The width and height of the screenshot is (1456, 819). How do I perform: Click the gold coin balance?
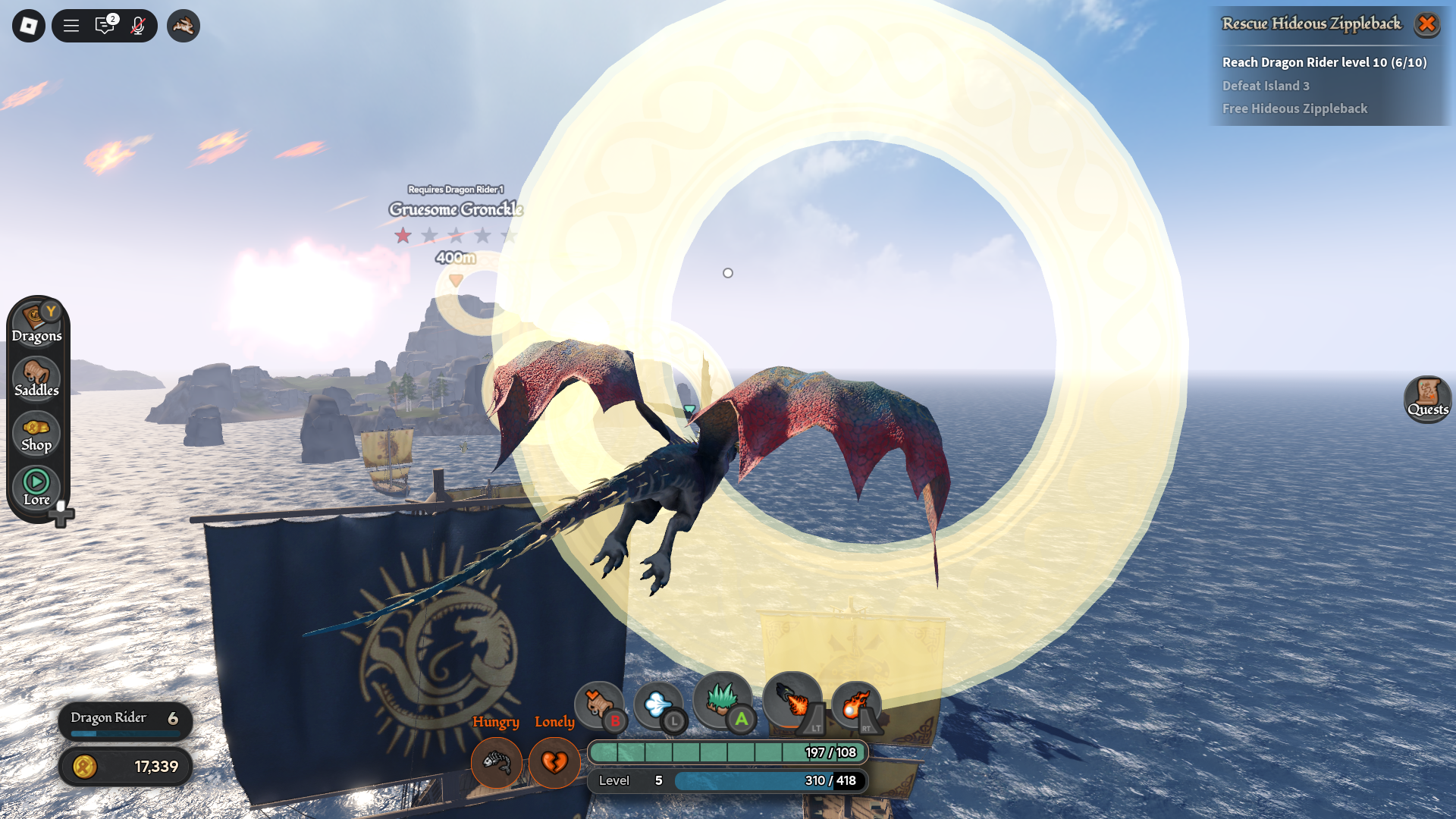tap(125, 767)
